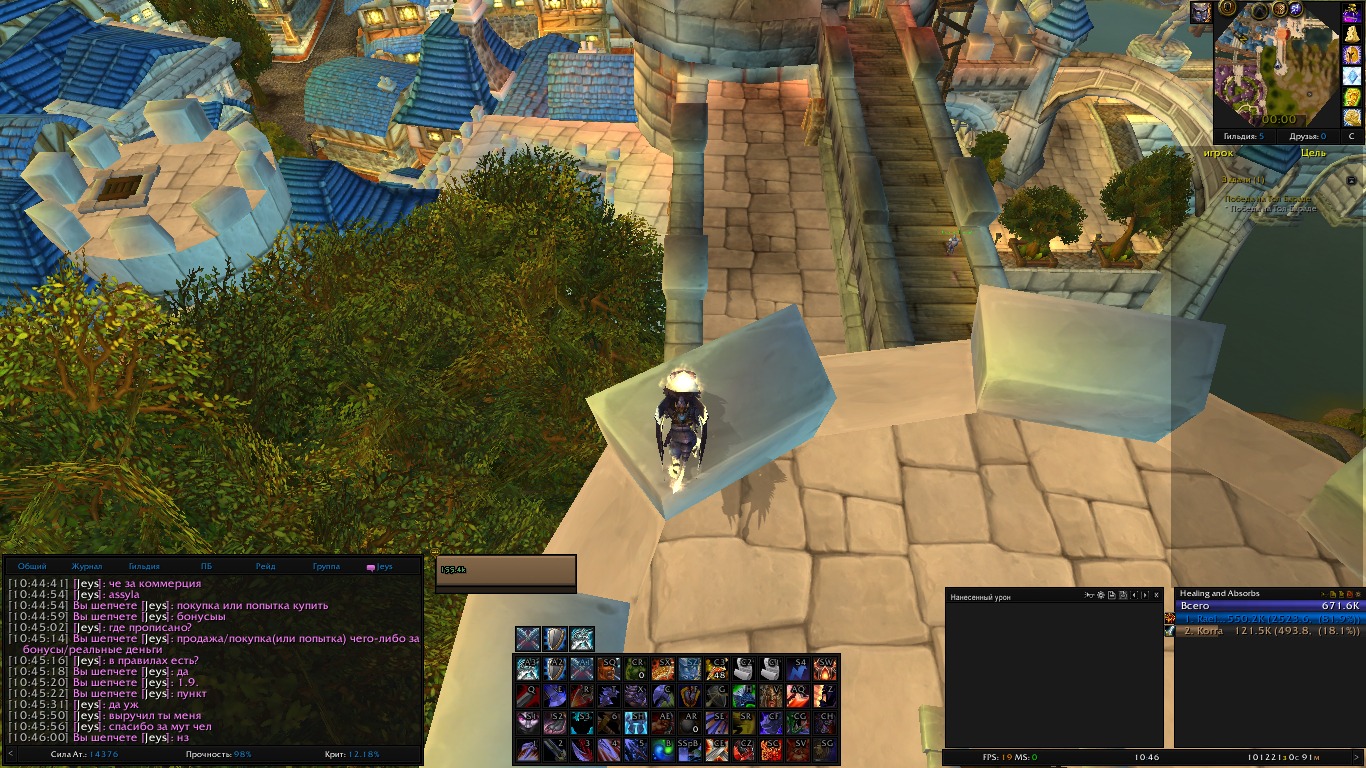
Task: Select the Всего row in Healing and Absorbs
Action: (x=1270, y=606)
